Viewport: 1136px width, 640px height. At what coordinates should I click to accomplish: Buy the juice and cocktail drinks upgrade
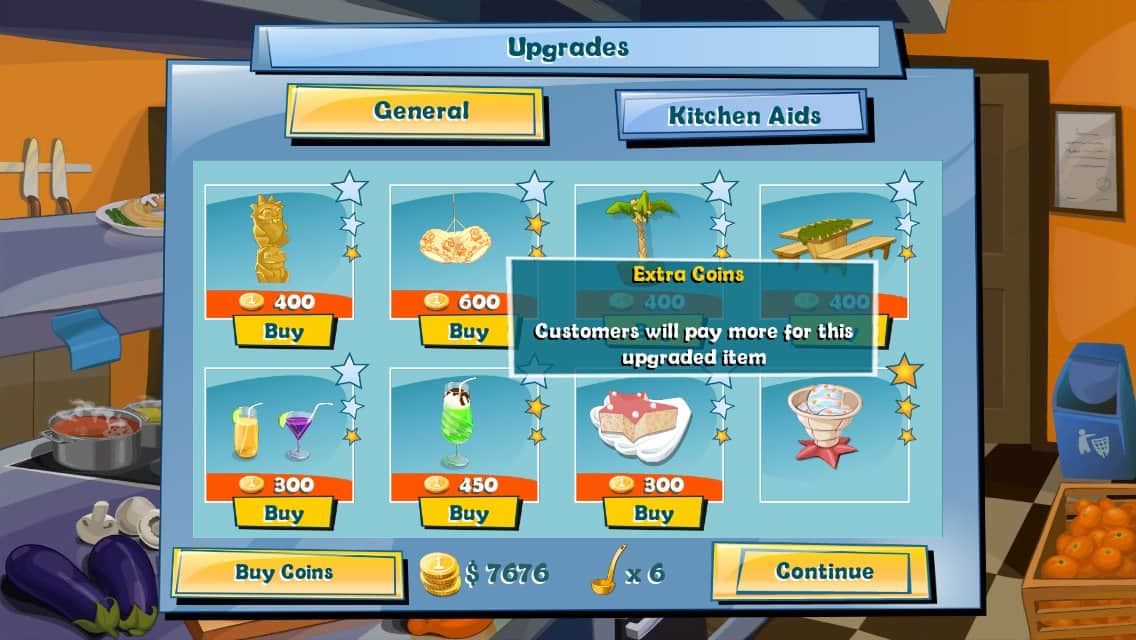tap(283, 513)
